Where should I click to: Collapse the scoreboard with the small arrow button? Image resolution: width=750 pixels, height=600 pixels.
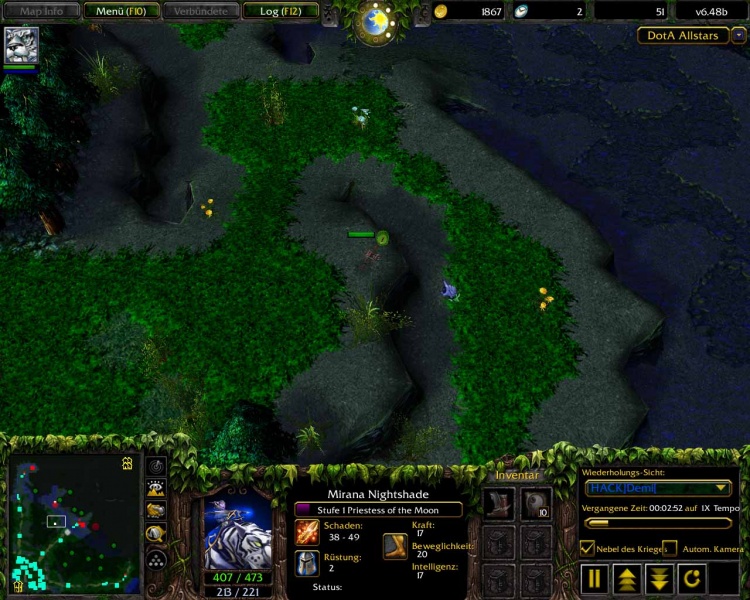tap(739, 35)
